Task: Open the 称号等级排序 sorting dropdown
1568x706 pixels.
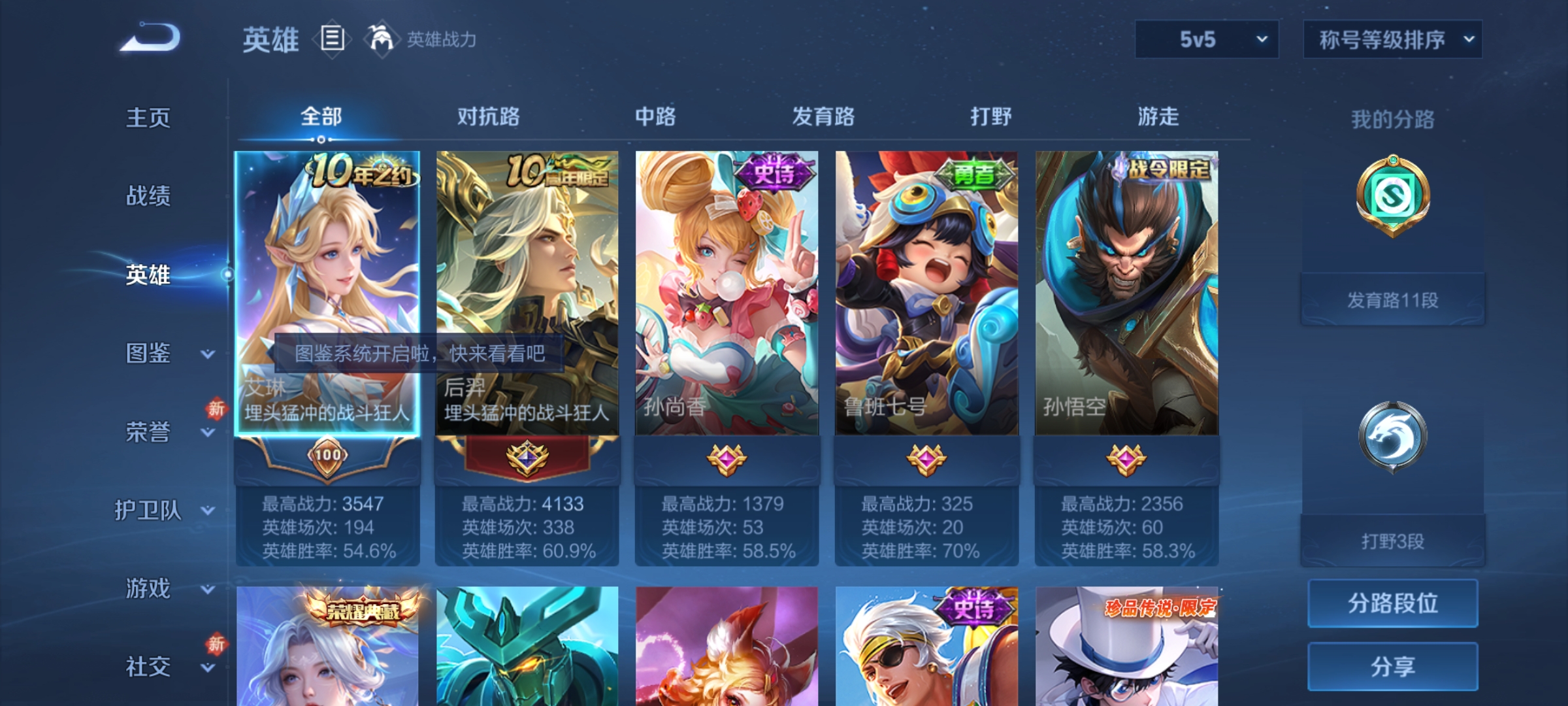Action: tap(1392, 39)
